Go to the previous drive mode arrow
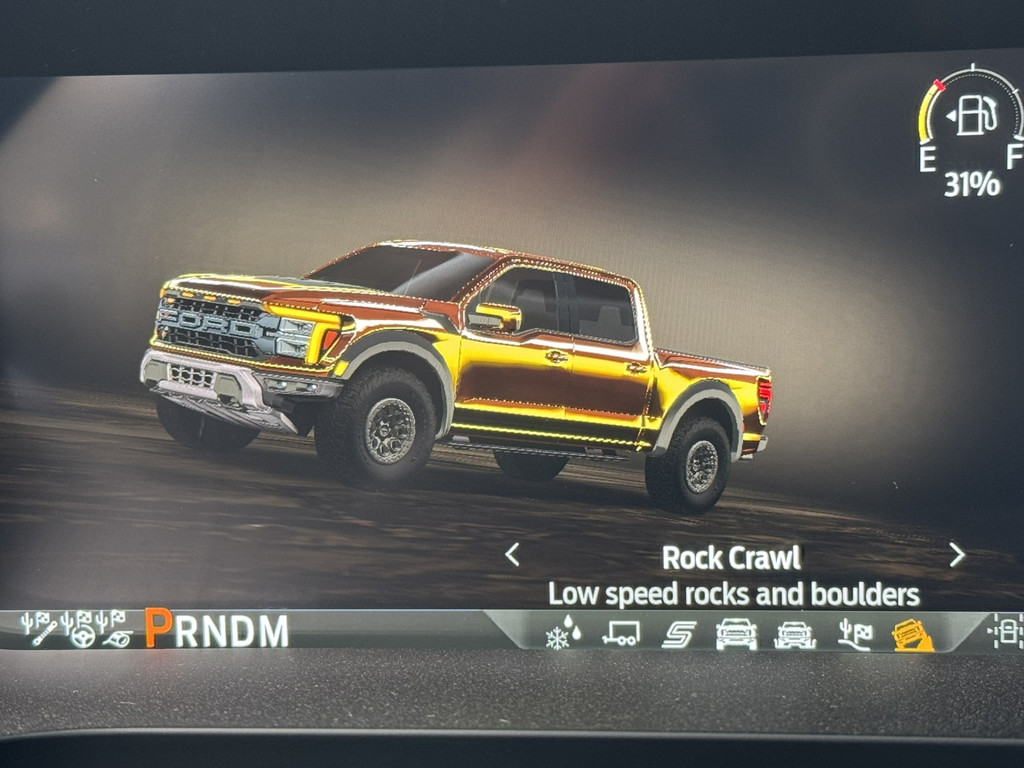 [512, 554]
